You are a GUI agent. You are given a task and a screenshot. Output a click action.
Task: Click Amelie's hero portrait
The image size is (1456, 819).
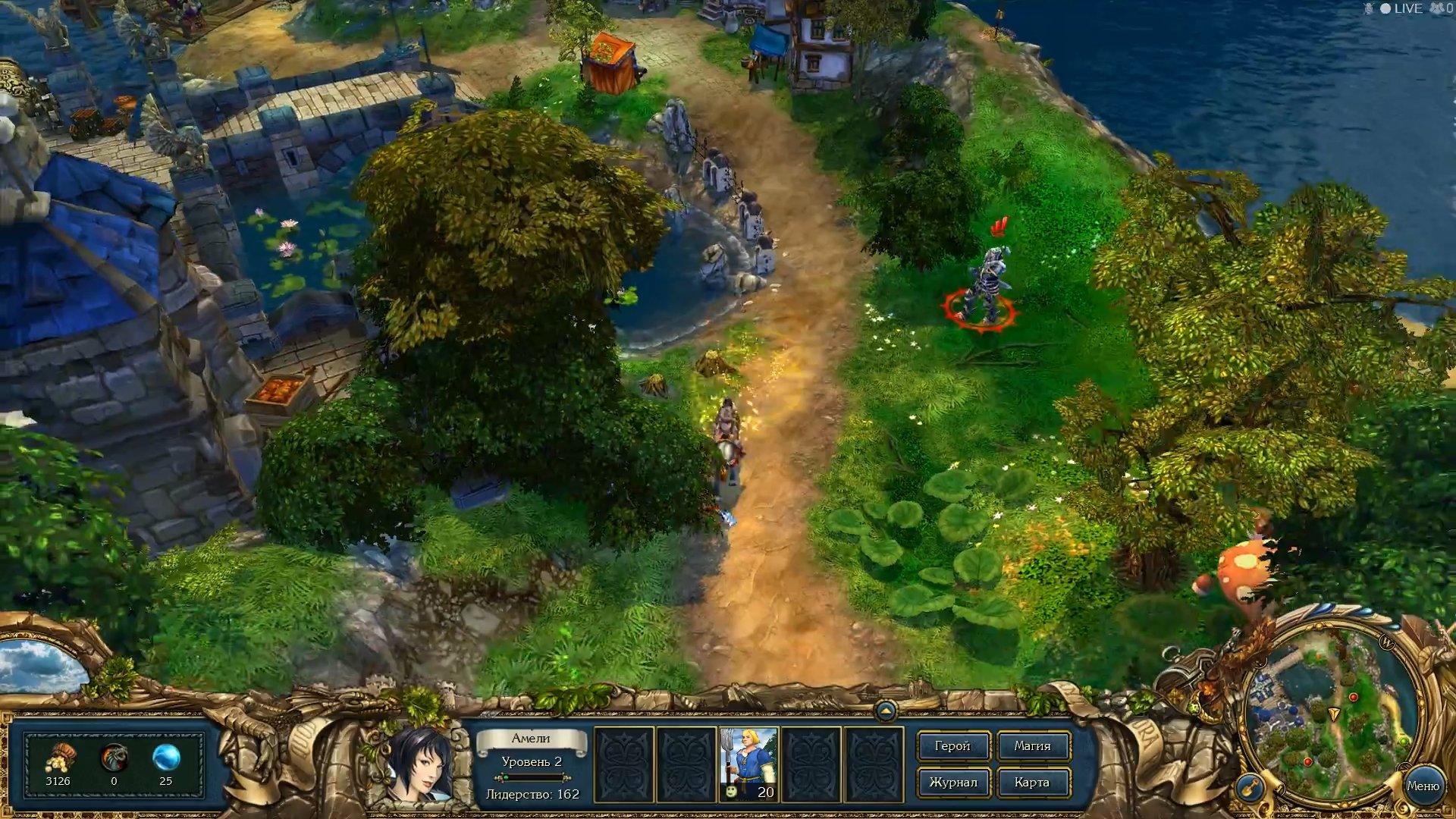[419, 763]
